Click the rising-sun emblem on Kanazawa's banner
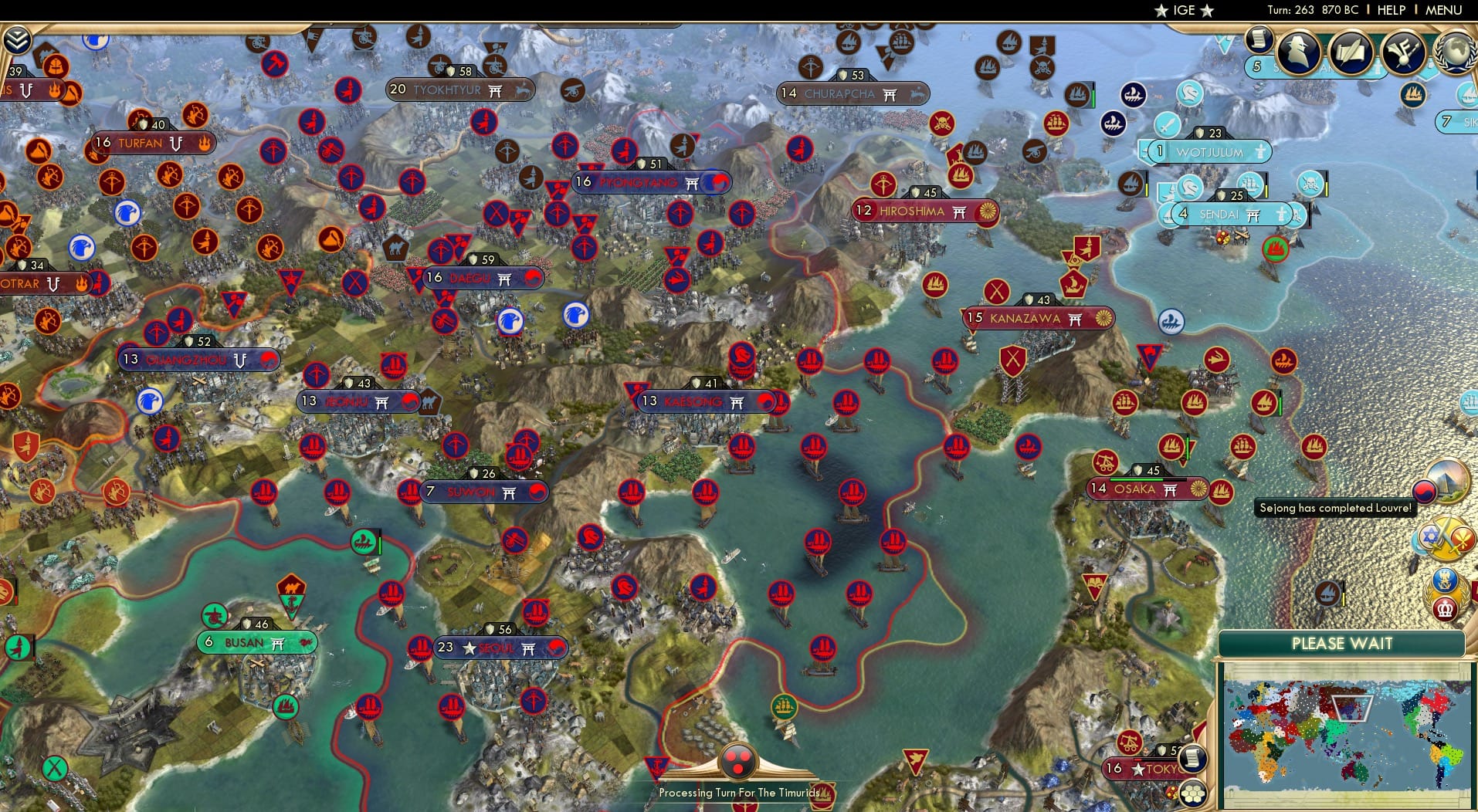The image size is (1478, 812). point(1102,316)
